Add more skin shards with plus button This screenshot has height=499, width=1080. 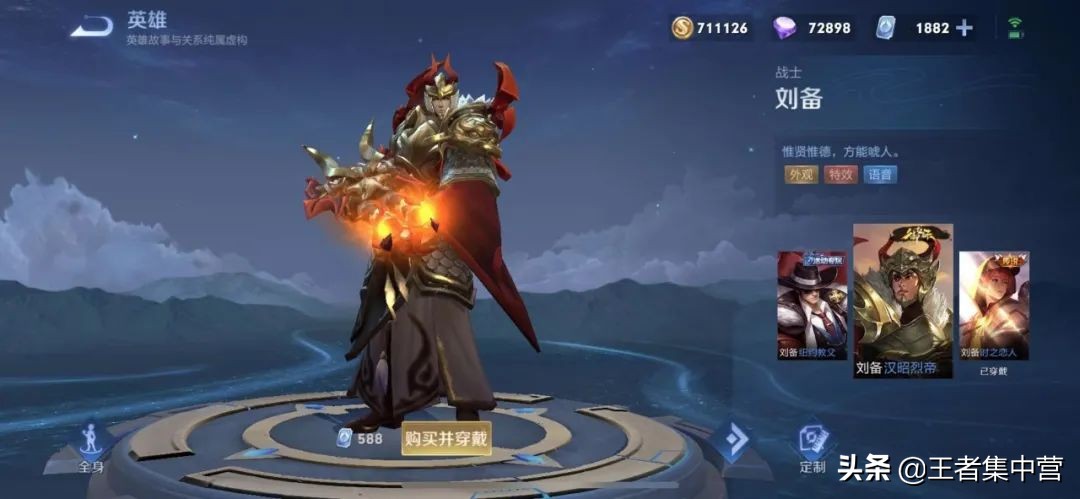coord(964,28)
